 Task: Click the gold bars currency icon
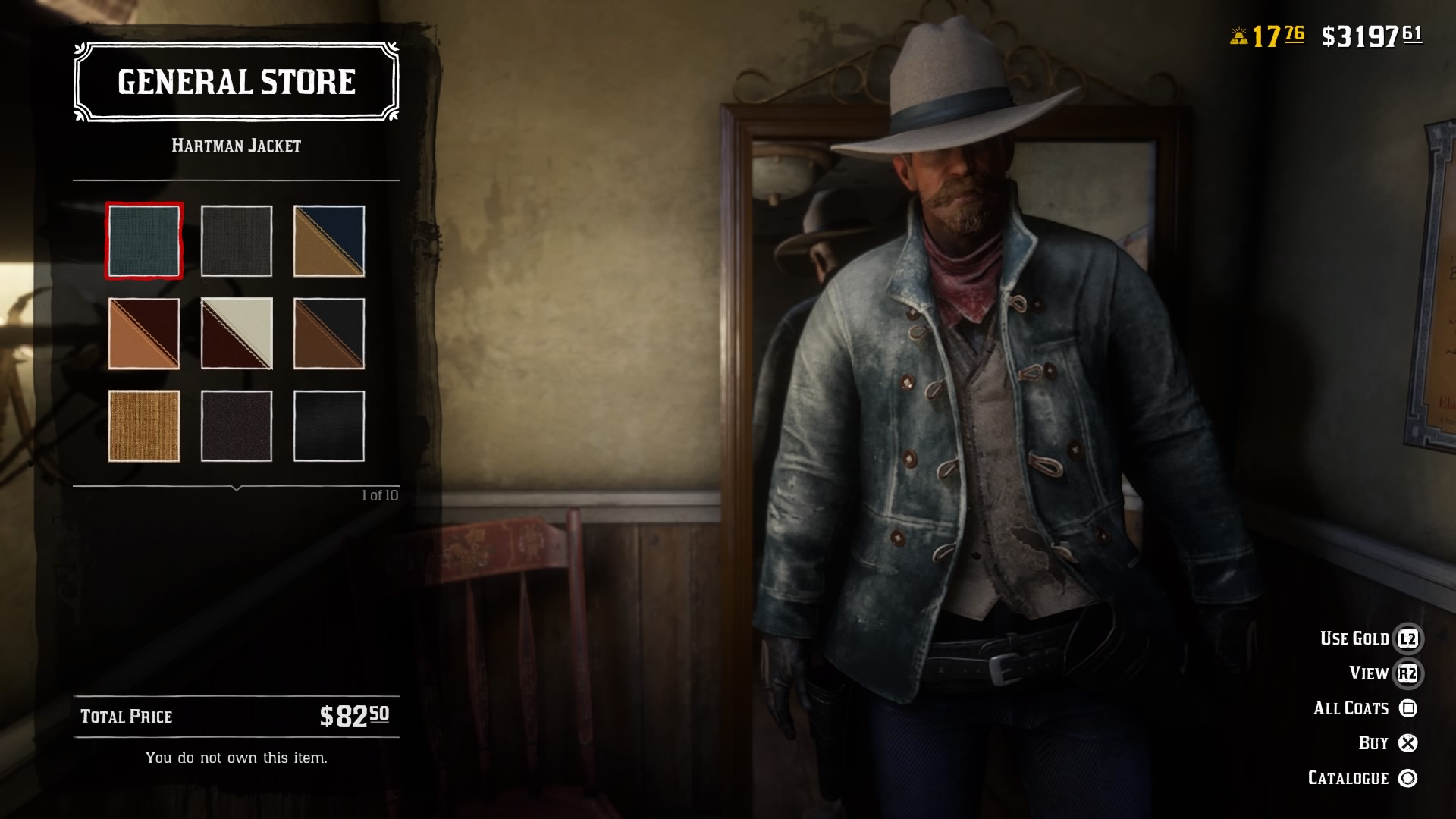(1238, 34)
